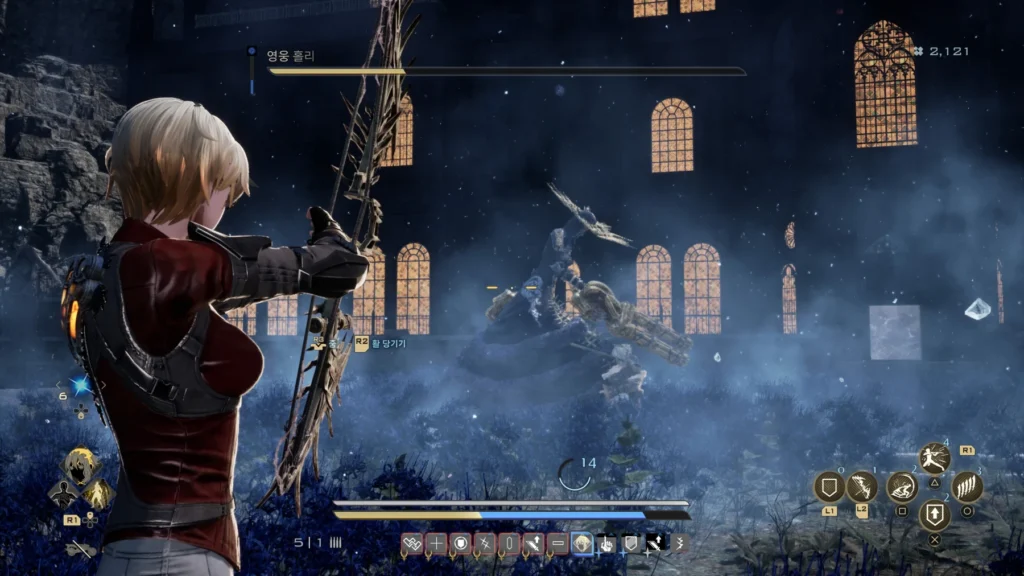1024x576 pixels.
Task: Select the circled shield buff icon
Action: (x=460, y=544)
